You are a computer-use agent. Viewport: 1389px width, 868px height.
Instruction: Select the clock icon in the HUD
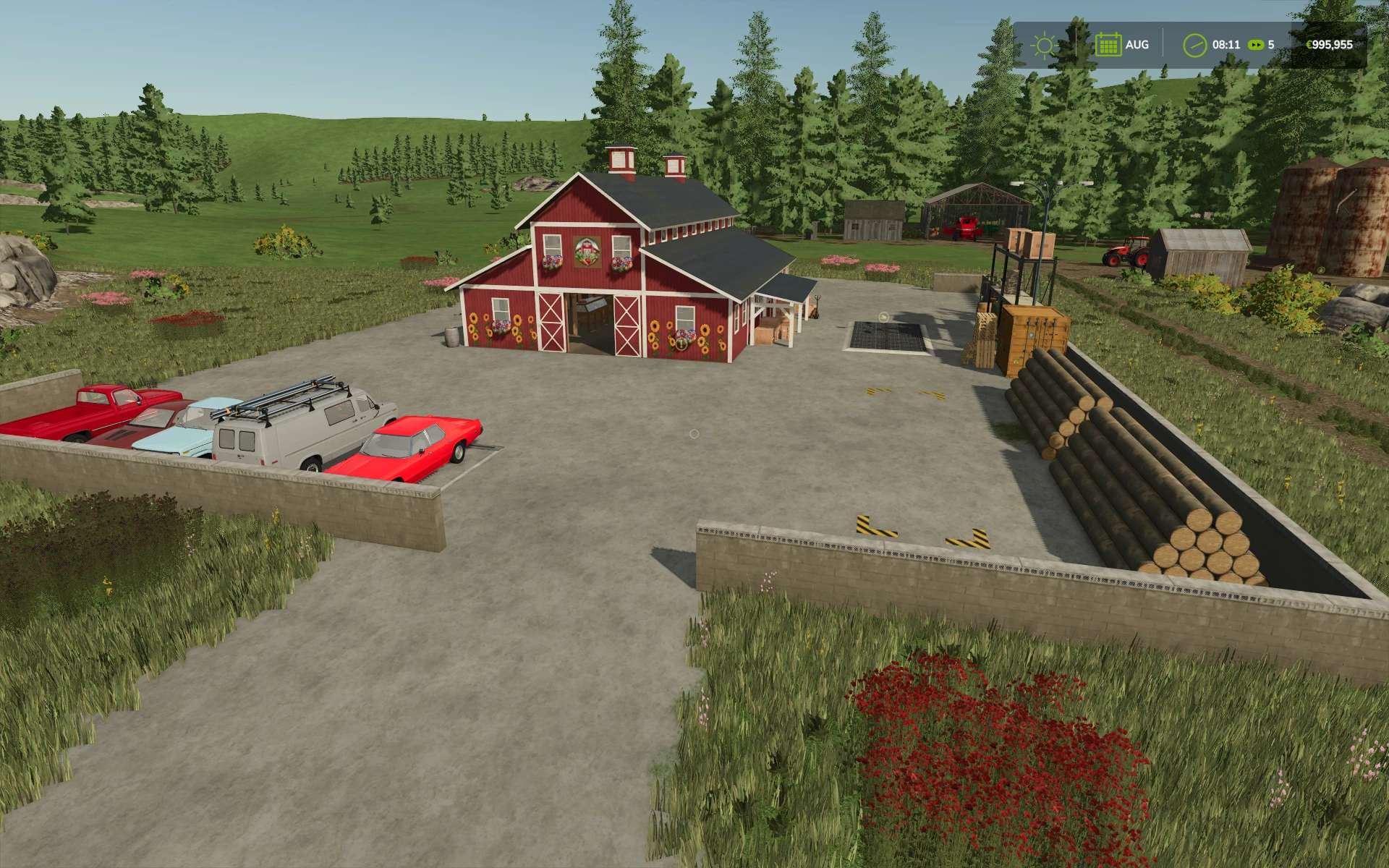1195,45
